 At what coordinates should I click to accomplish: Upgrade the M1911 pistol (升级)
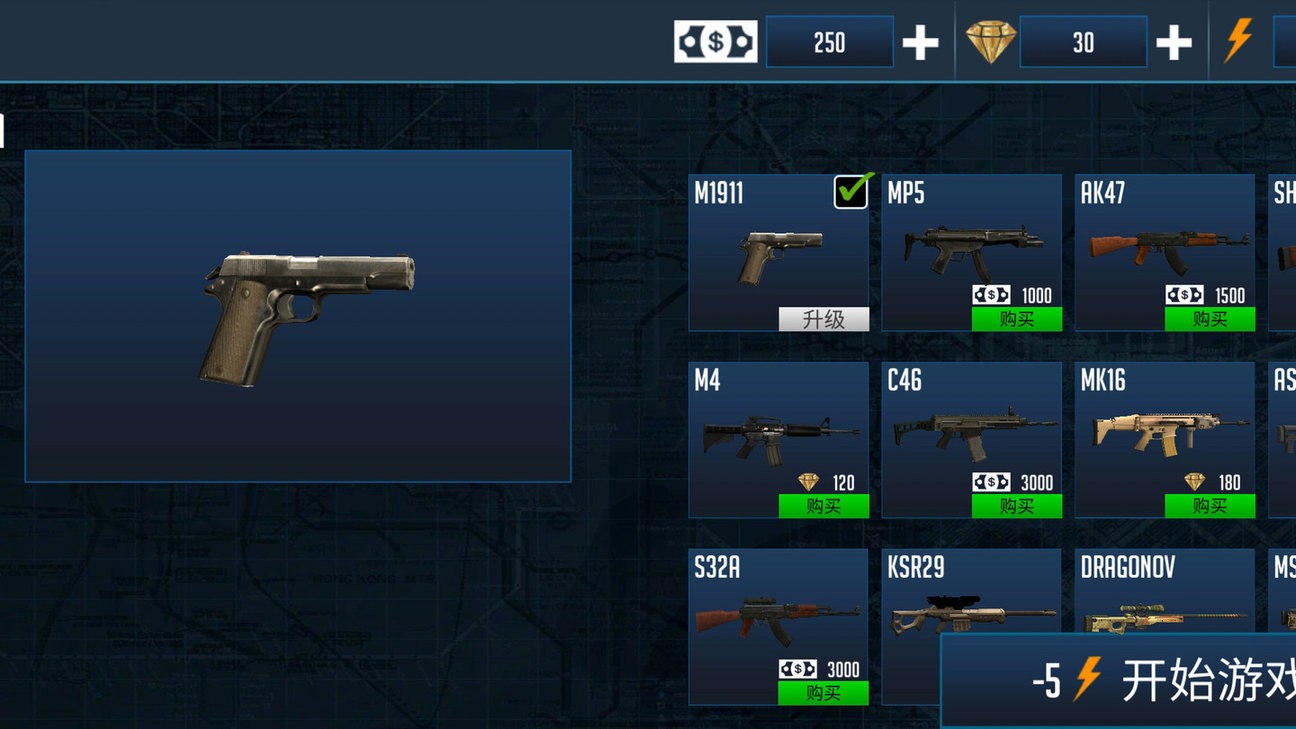click(823, 319)
